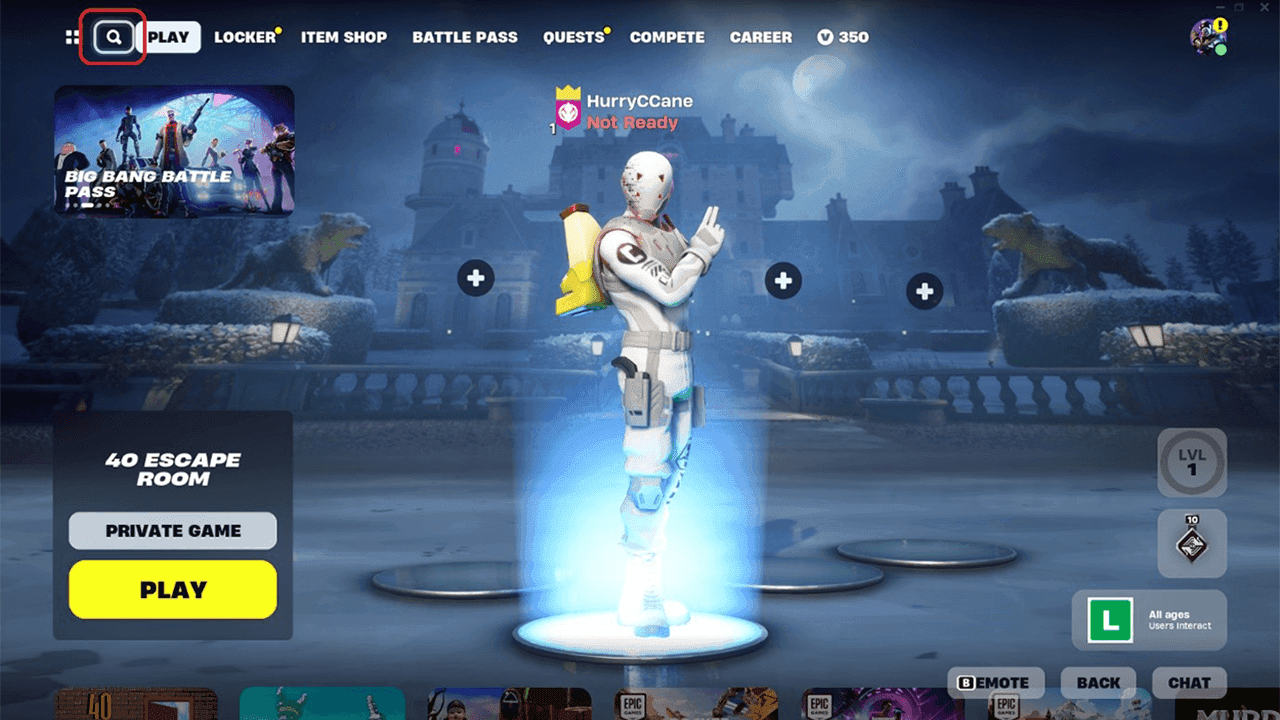Open the Chat panel

click(1189, 683)
